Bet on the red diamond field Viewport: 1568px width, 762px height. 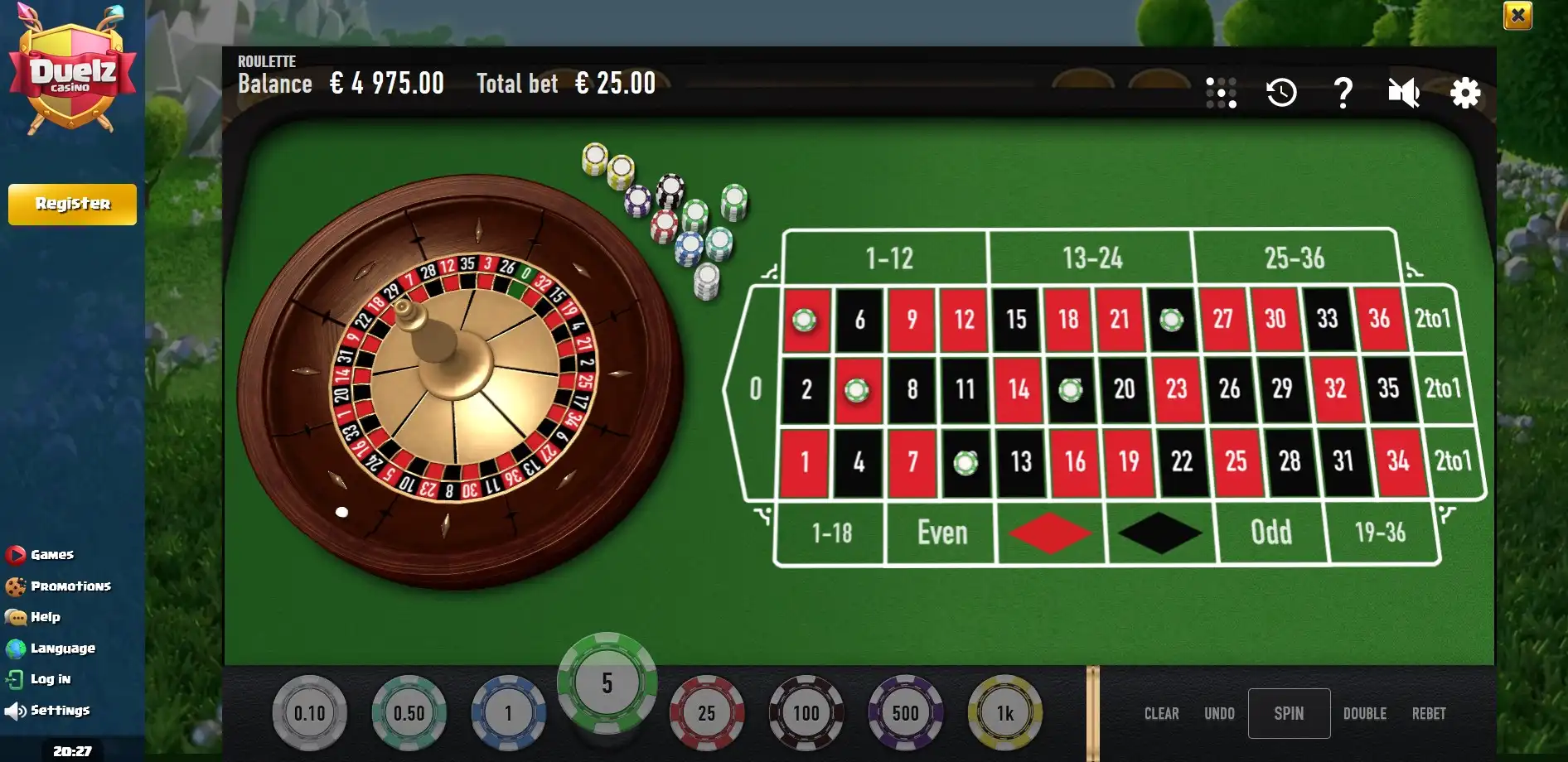click(1050, 533)
